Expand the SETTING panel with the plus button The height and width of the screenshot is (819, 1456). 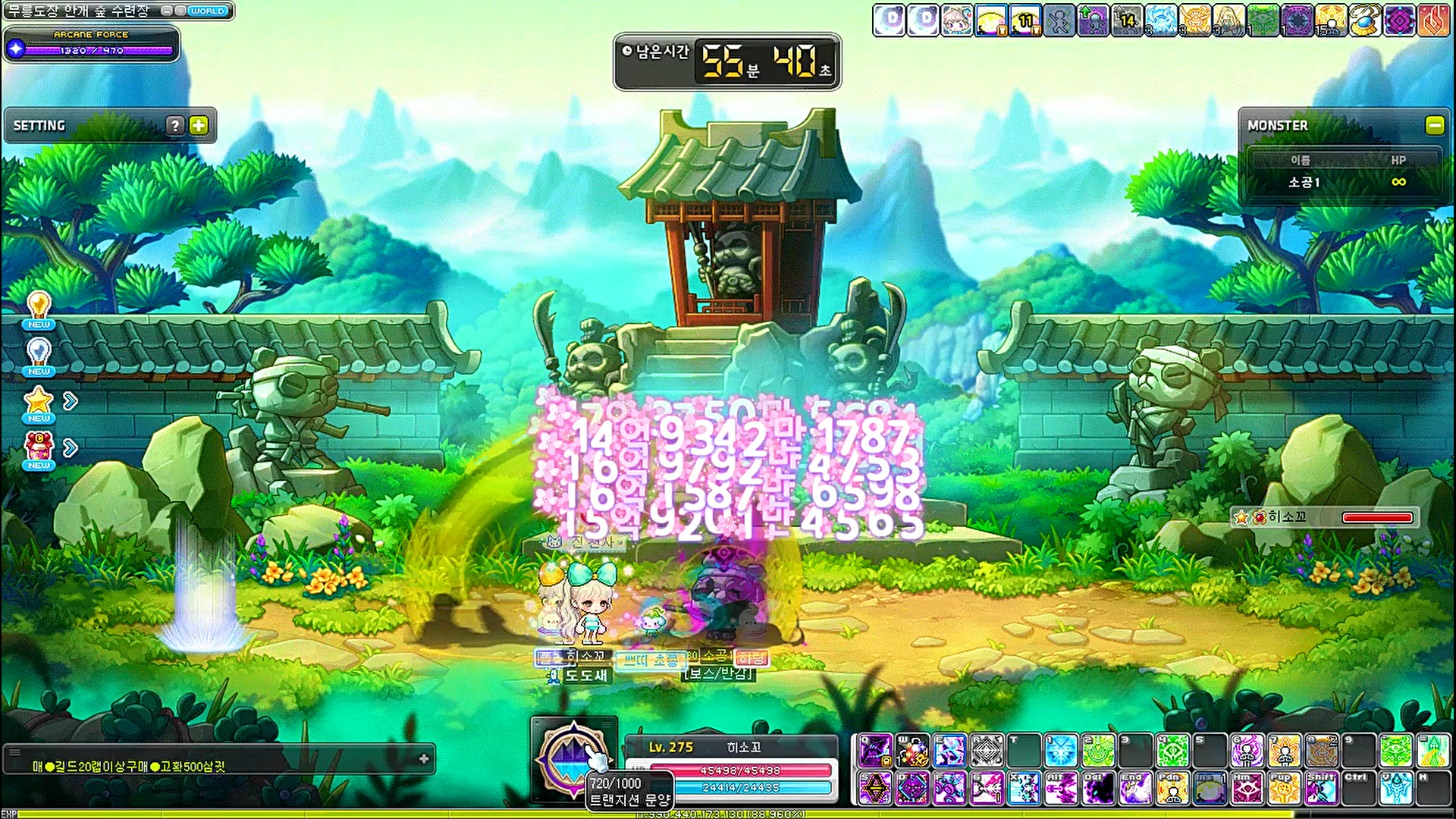[199, 125]
